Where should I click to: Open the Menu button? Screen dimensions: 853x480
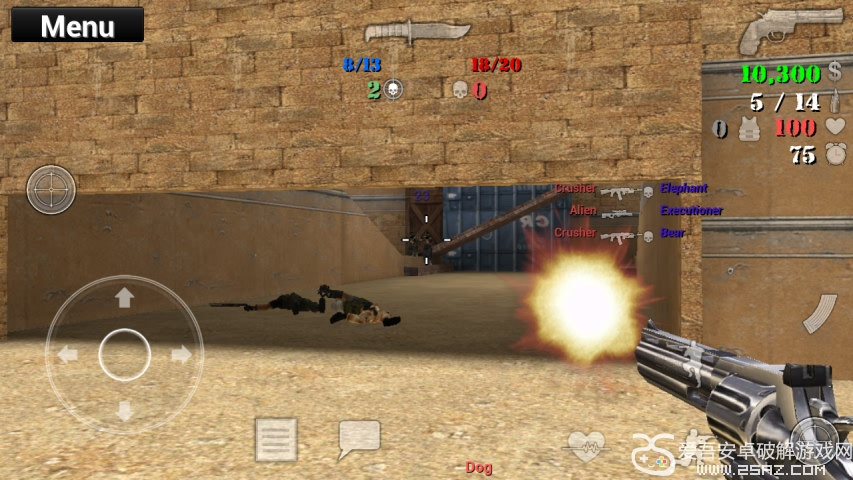[77, 25]
